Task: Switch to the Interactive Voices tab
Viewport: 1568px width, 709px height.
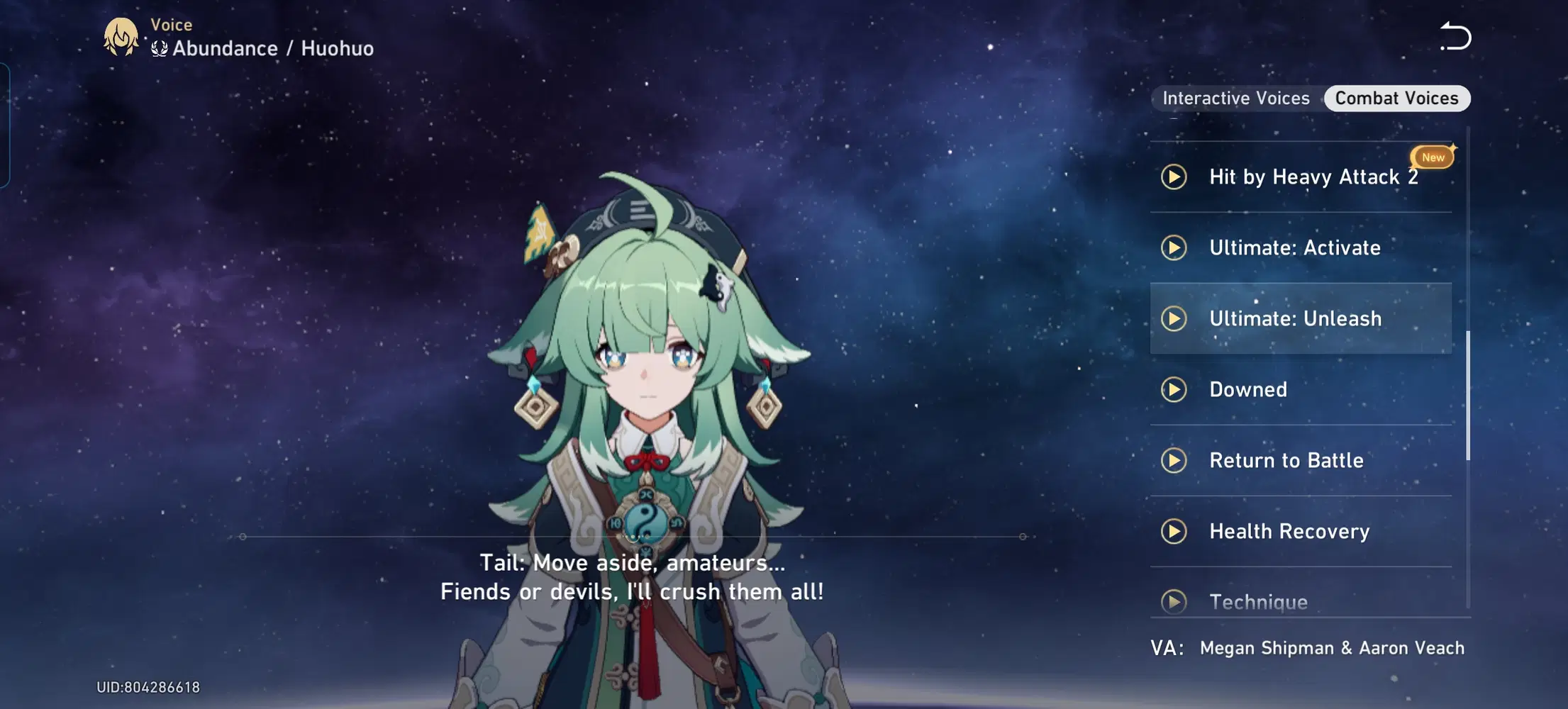Action: [x=1235, y=98]
